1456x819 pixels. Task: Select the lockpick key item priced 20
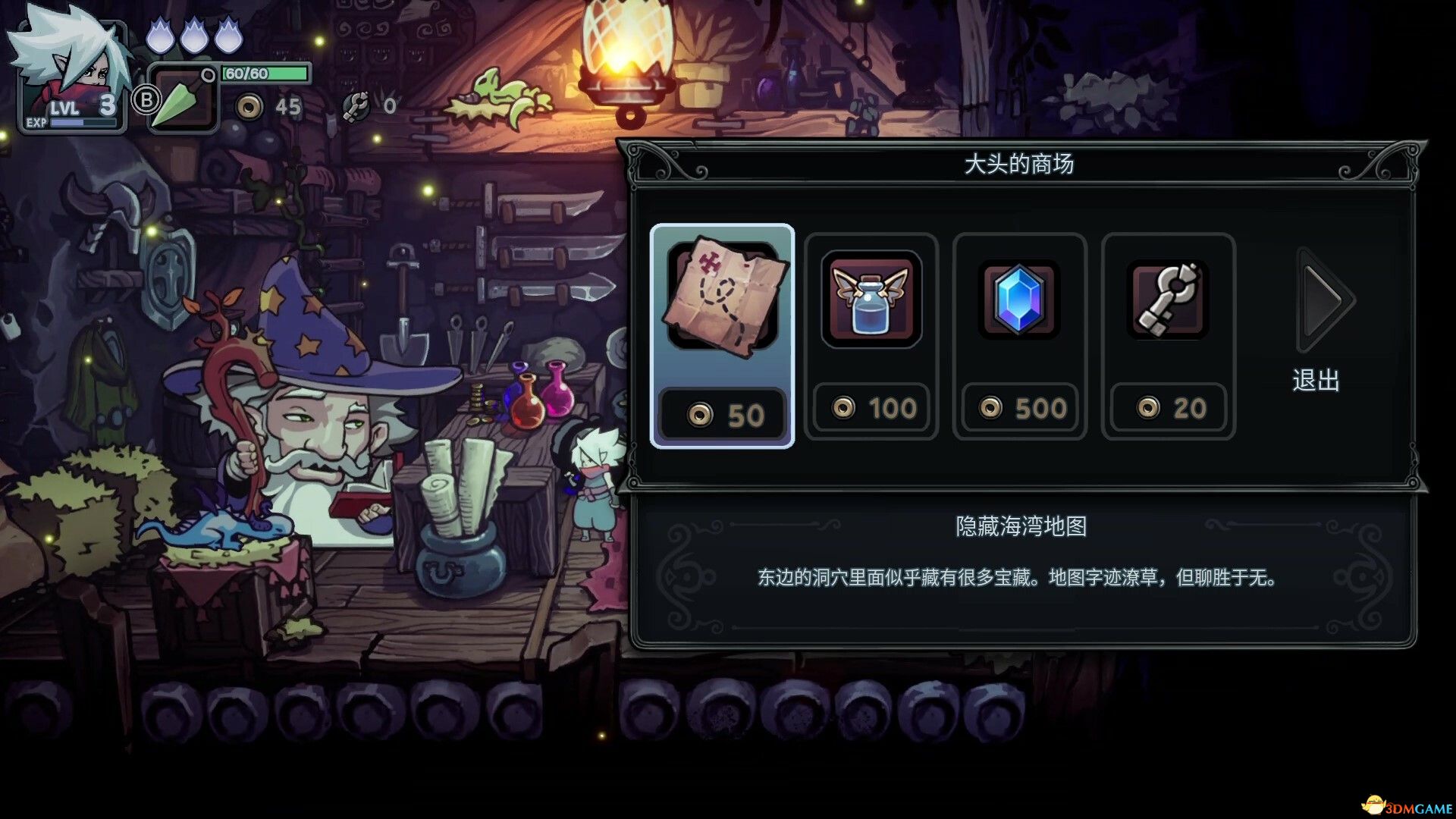[x=1166, y=303]
